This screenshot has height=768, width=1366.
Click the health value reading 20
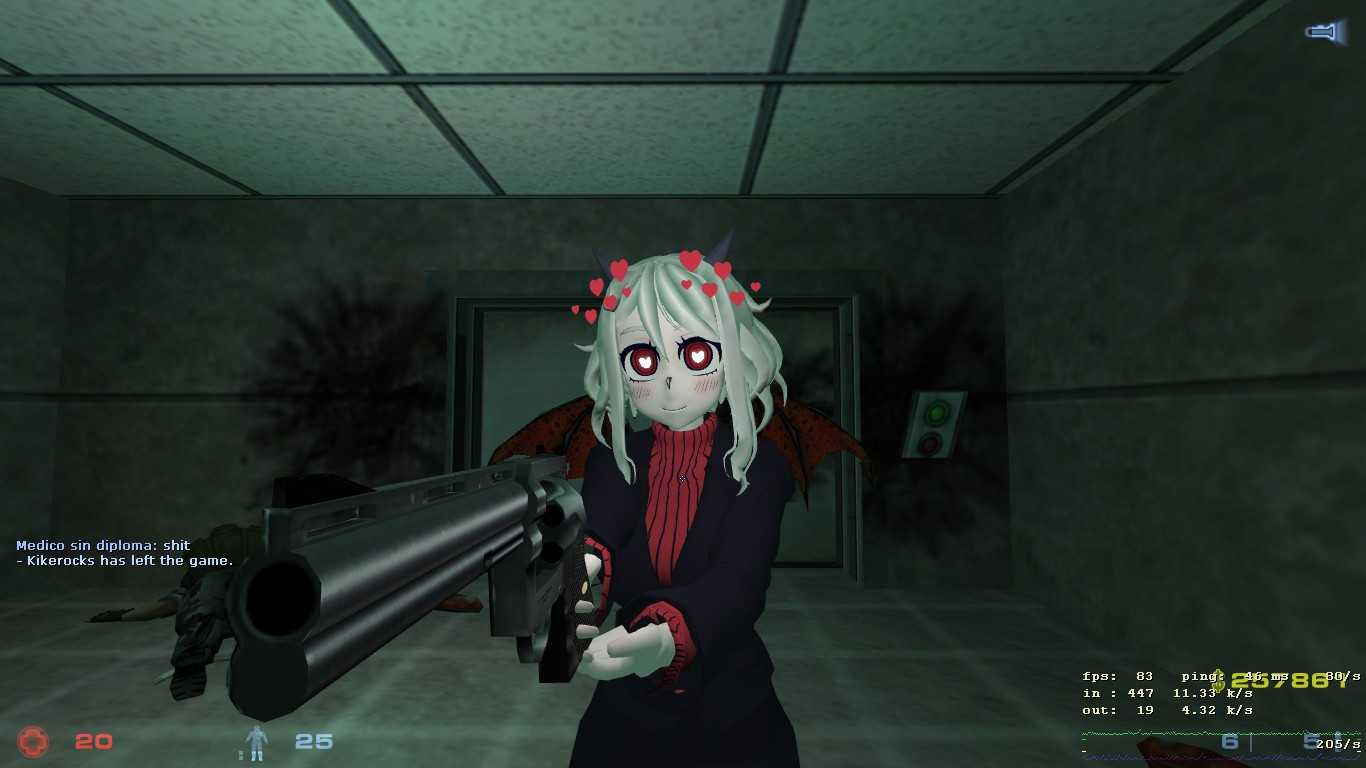92,741
